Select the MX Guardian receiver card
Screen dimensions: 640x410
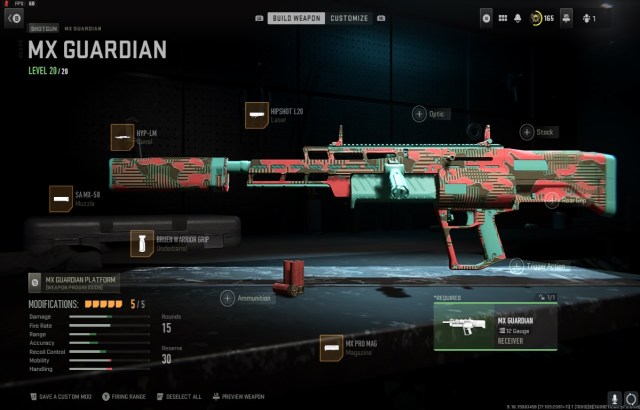[494, 327]
